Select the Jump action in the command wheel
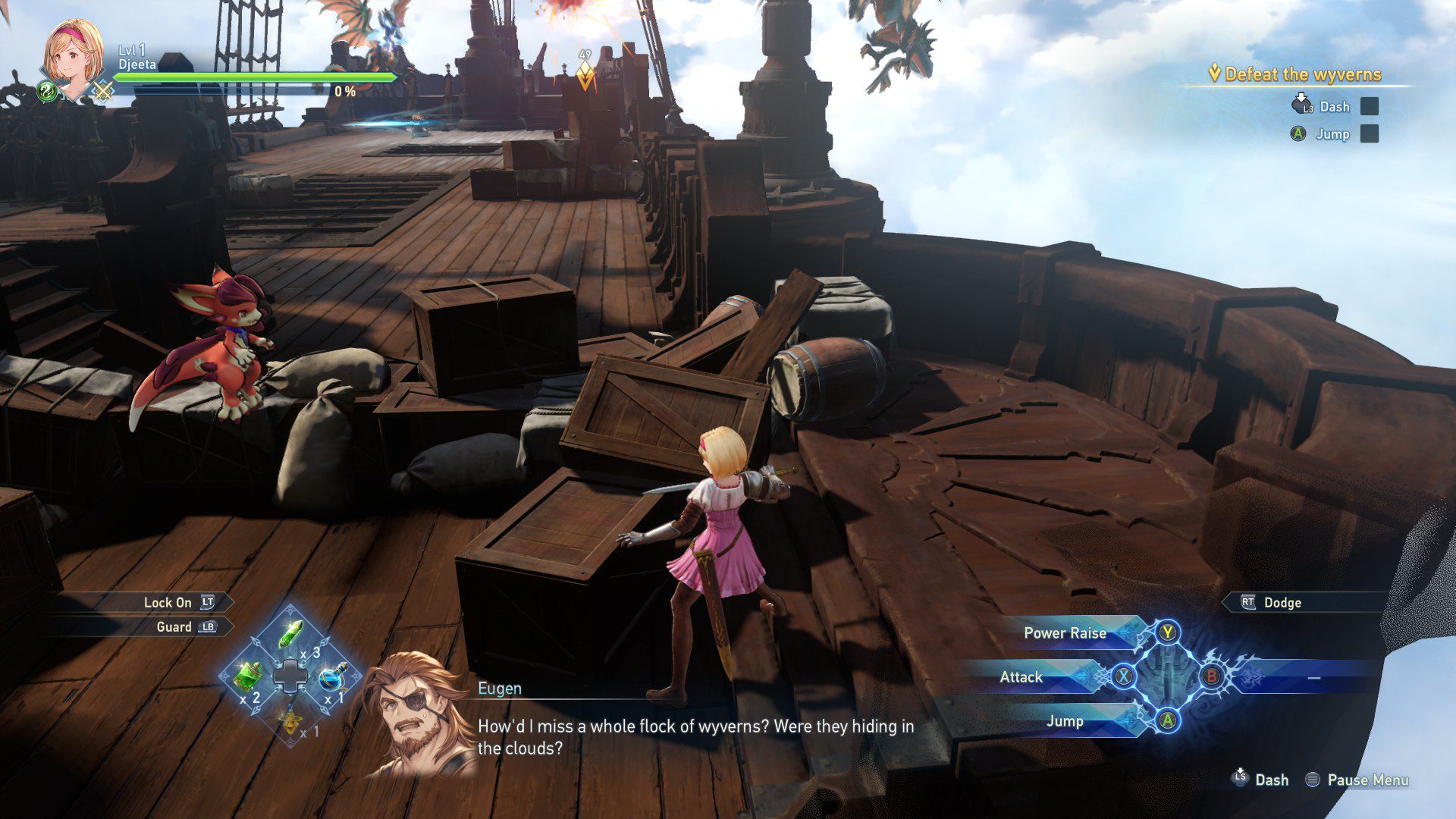 point(1065,721)
